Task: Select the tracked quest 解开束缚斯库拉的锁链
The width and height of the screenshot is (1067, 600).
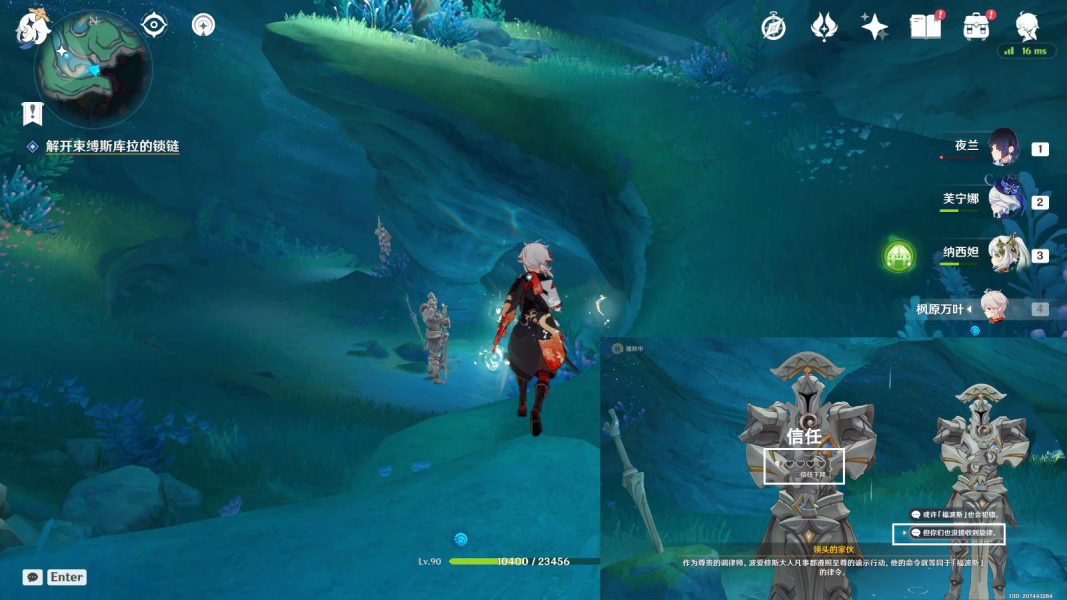Action: pos(112,146)
